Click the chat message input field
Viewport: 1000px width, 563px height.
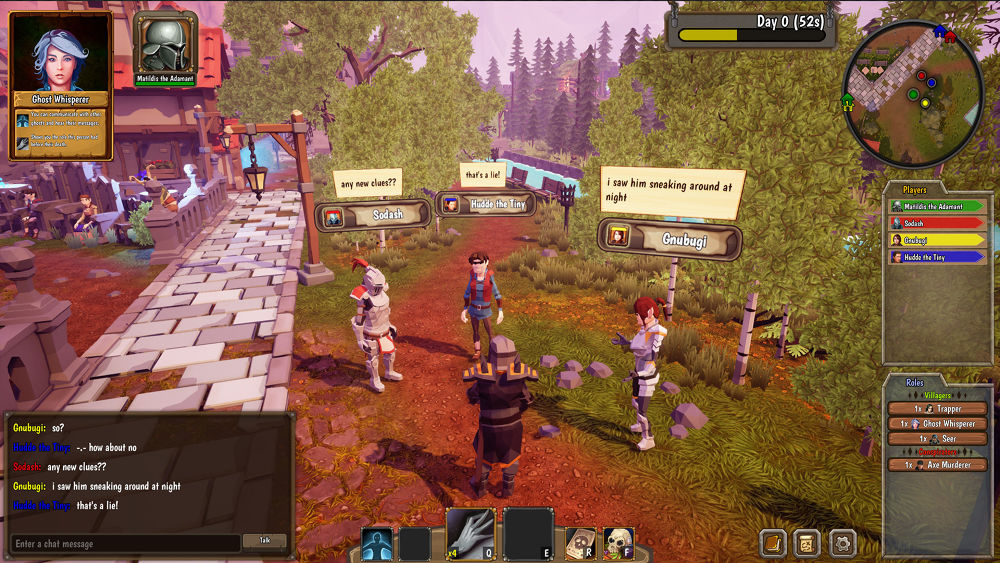pos(125,543)
